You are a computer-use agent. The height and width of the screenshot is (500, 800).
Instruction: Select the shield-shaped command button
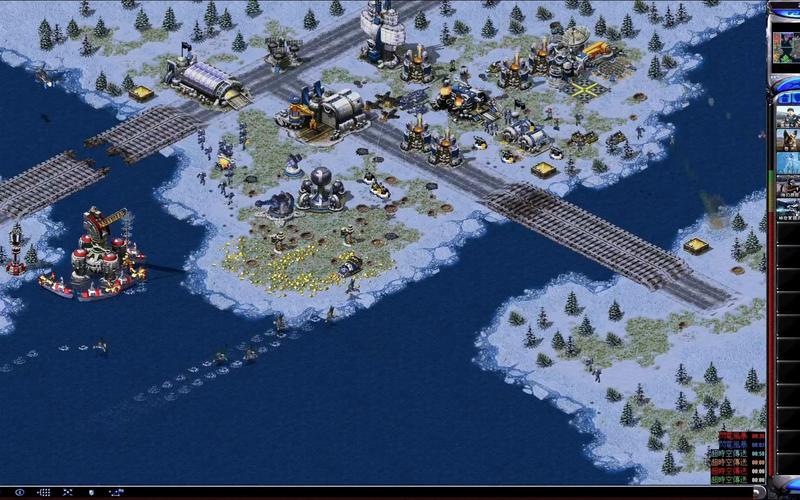tap(92, 492)
